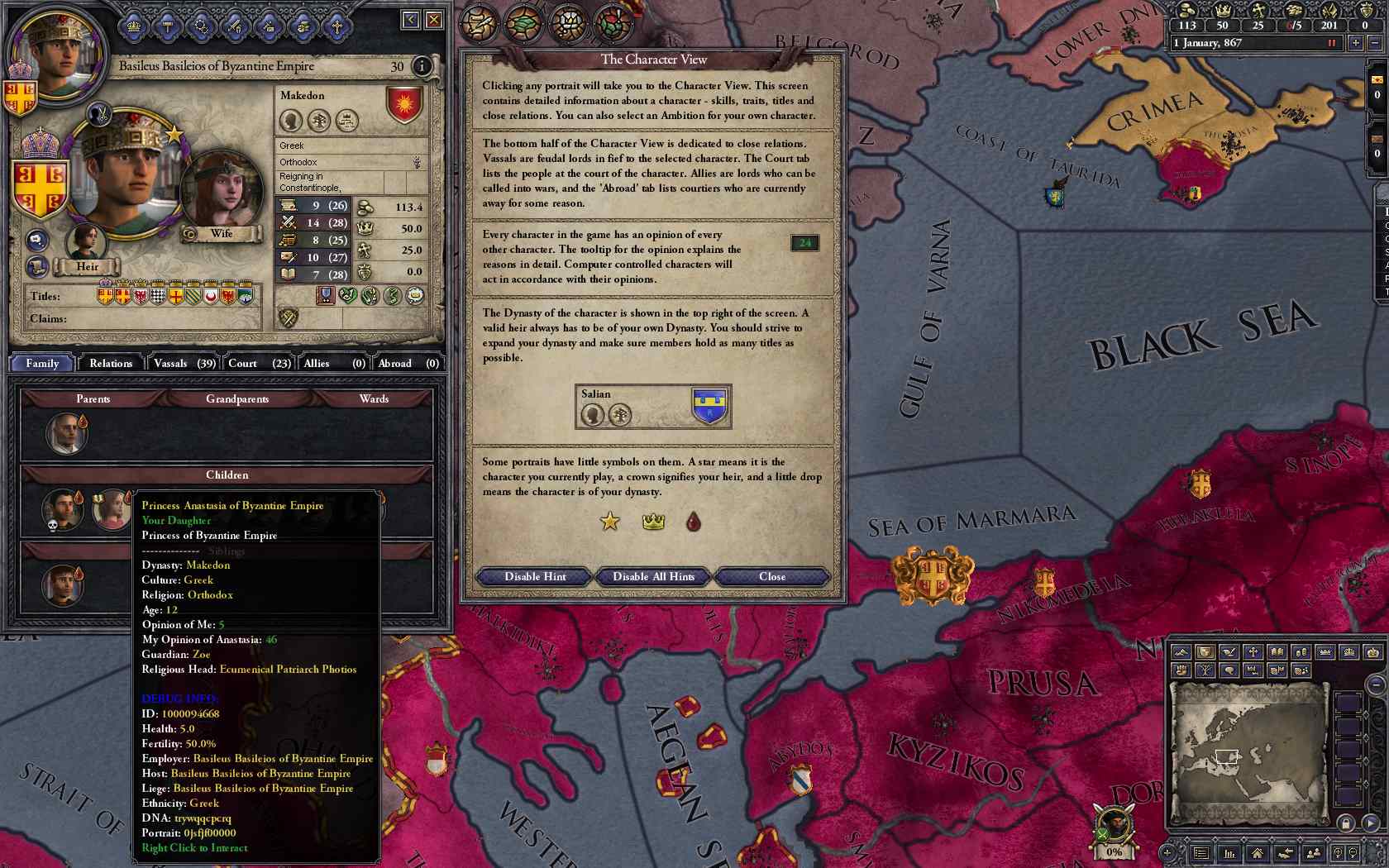Screen dimensions: 1389x868
Task: Open the Family tab
Action: tap(42, 363)
